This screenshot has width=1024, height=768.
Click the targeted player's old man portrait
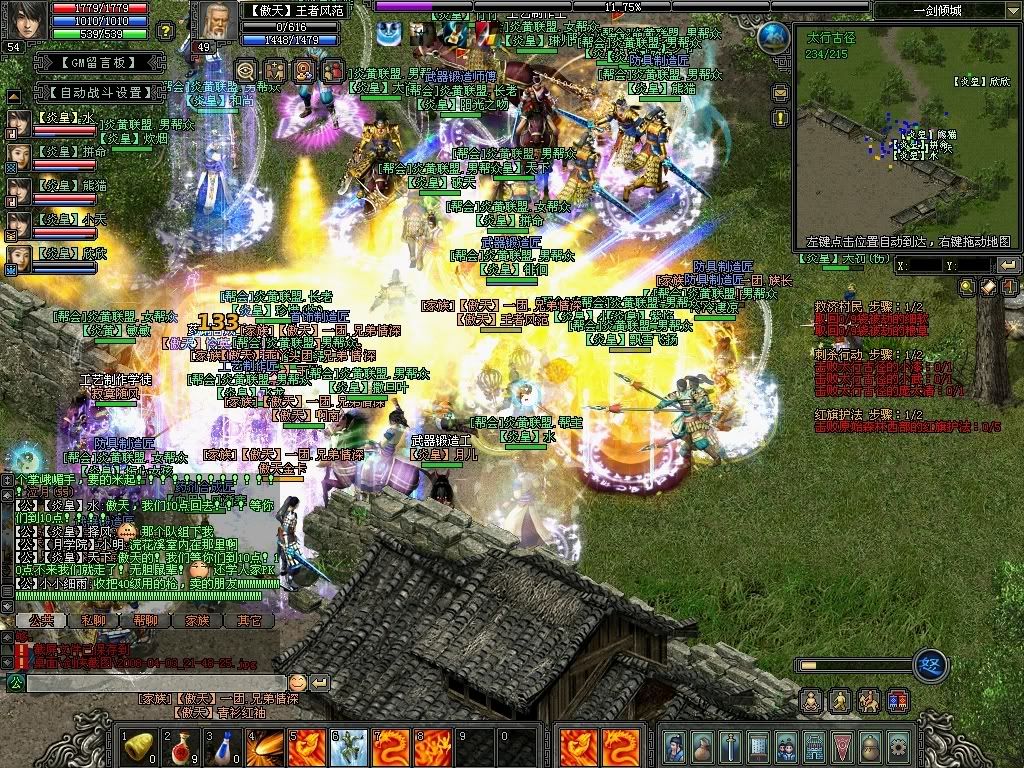[213, 21]
